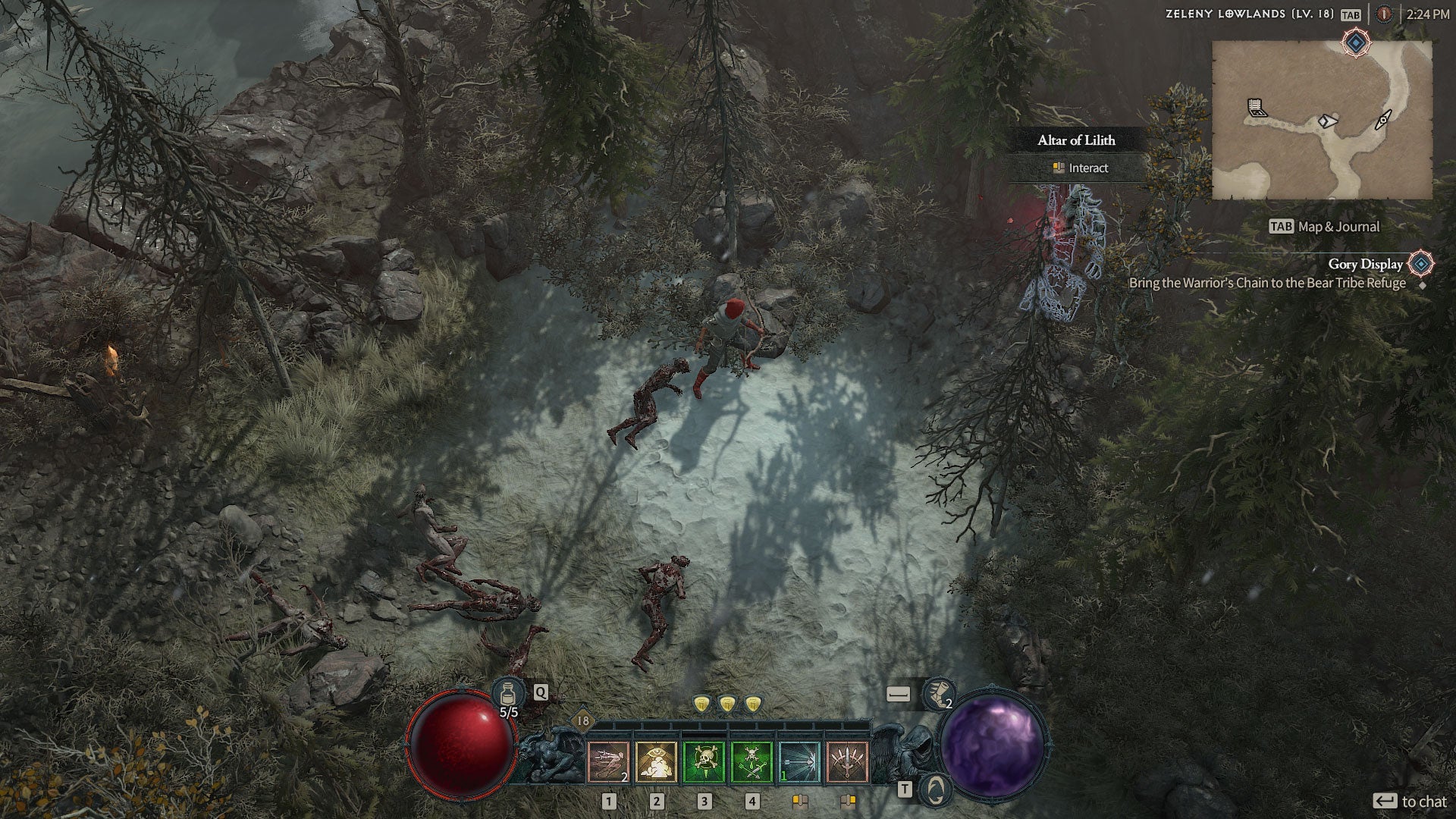Screen dimensions: 1456x819
Task: Use the health potion flask
Action: (508, 693)
